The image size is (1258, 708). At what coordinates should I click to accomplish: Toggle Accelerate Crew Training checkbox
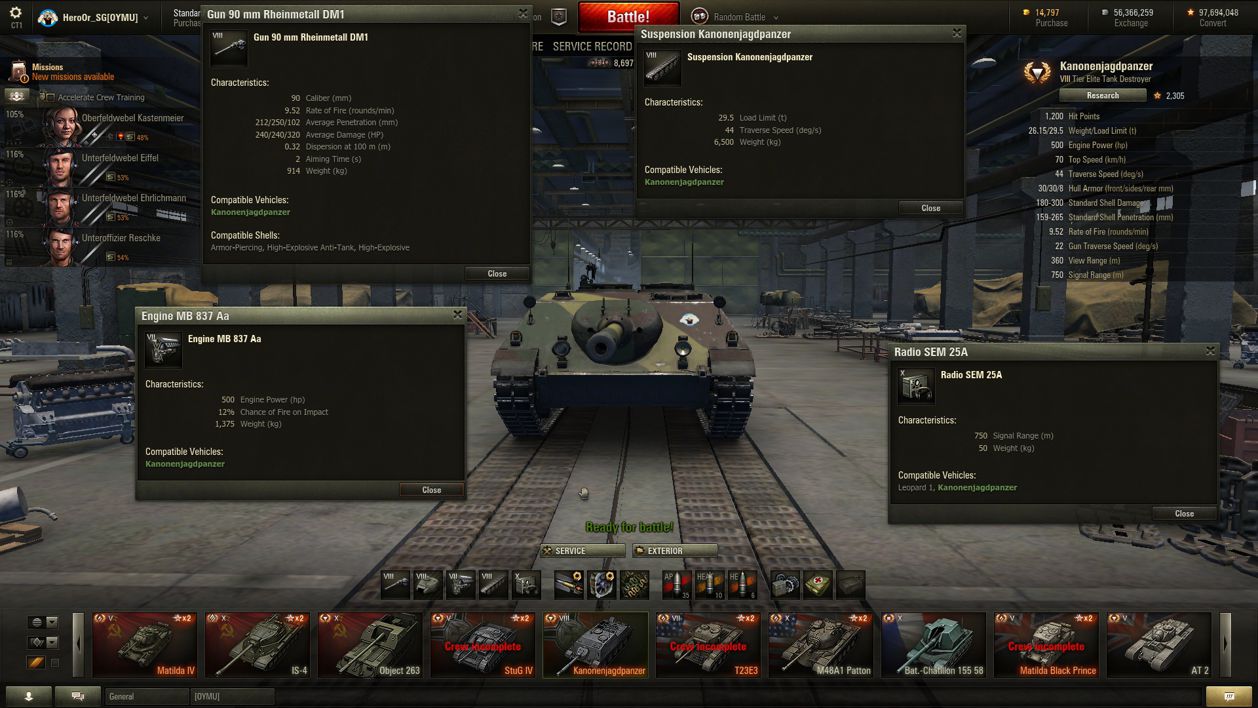click(x=50, y=98)
